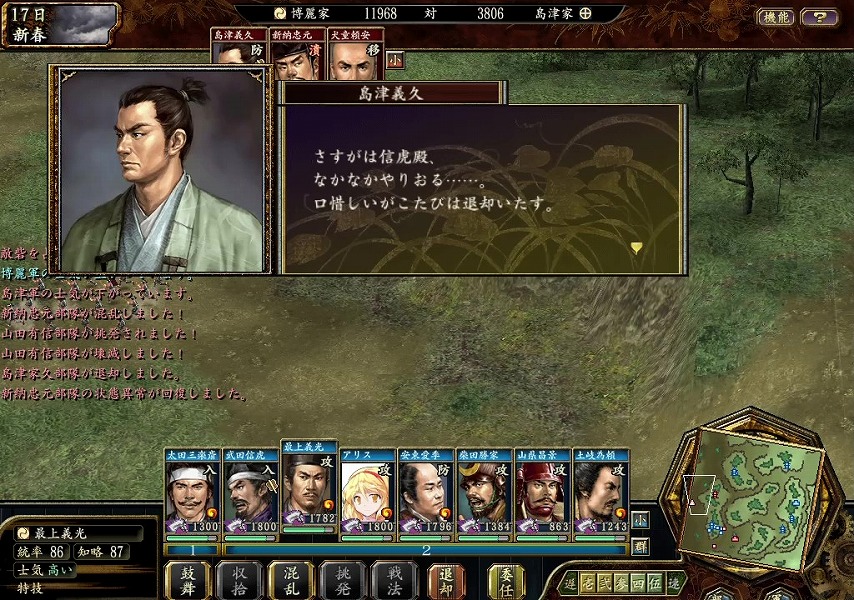
Task: Choose the 収拾 command button
Action: pos(239,580)
